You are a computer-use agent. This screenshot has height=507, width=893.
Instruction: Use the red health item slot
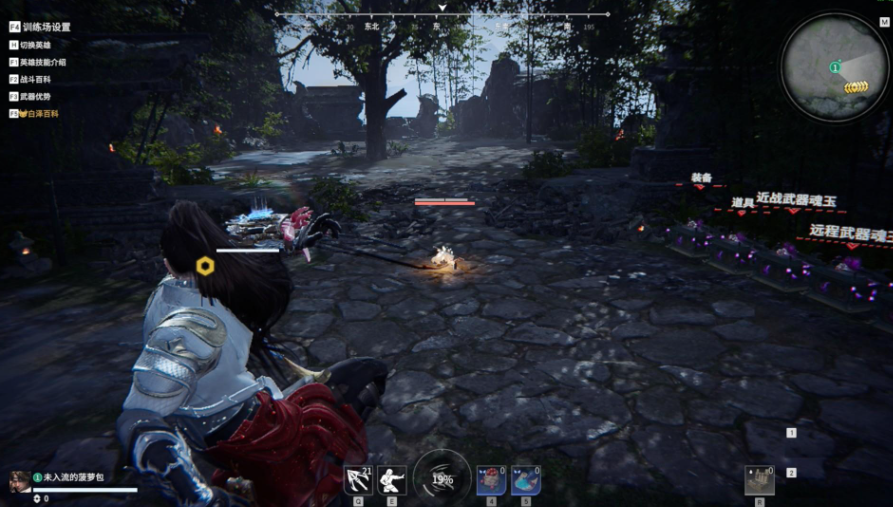click(x=491, y=480)
